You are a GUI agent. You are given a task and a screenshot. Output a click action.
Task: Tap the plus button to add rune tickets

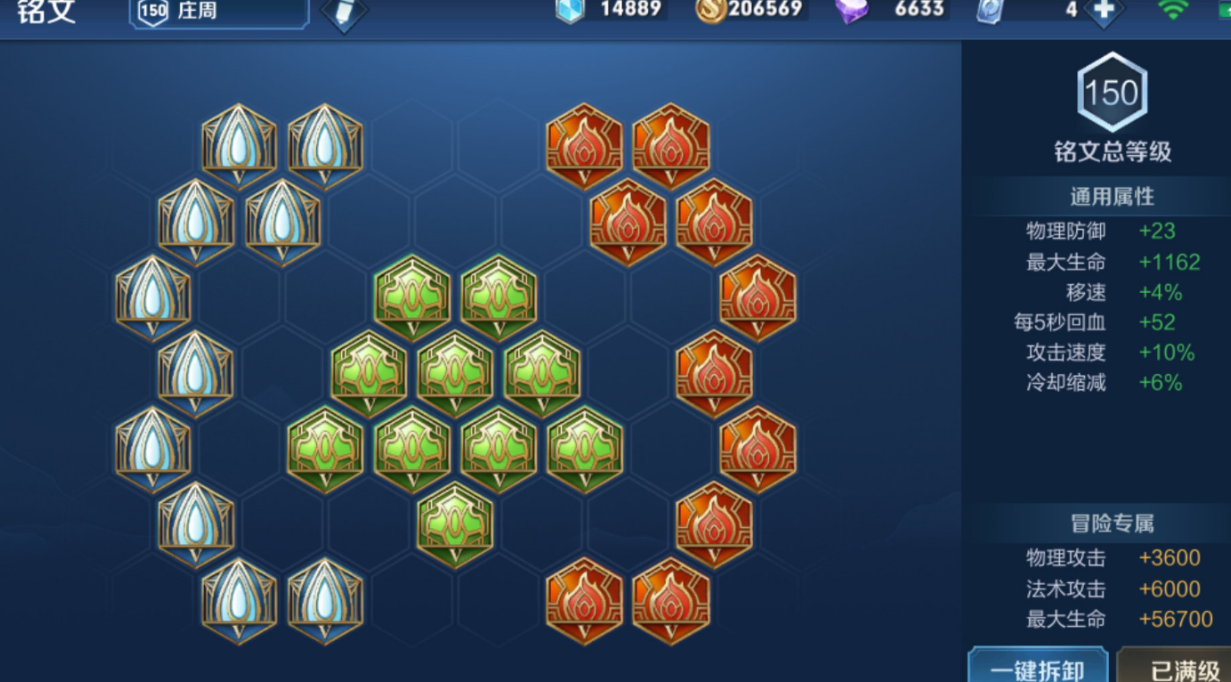point(1103,10)
